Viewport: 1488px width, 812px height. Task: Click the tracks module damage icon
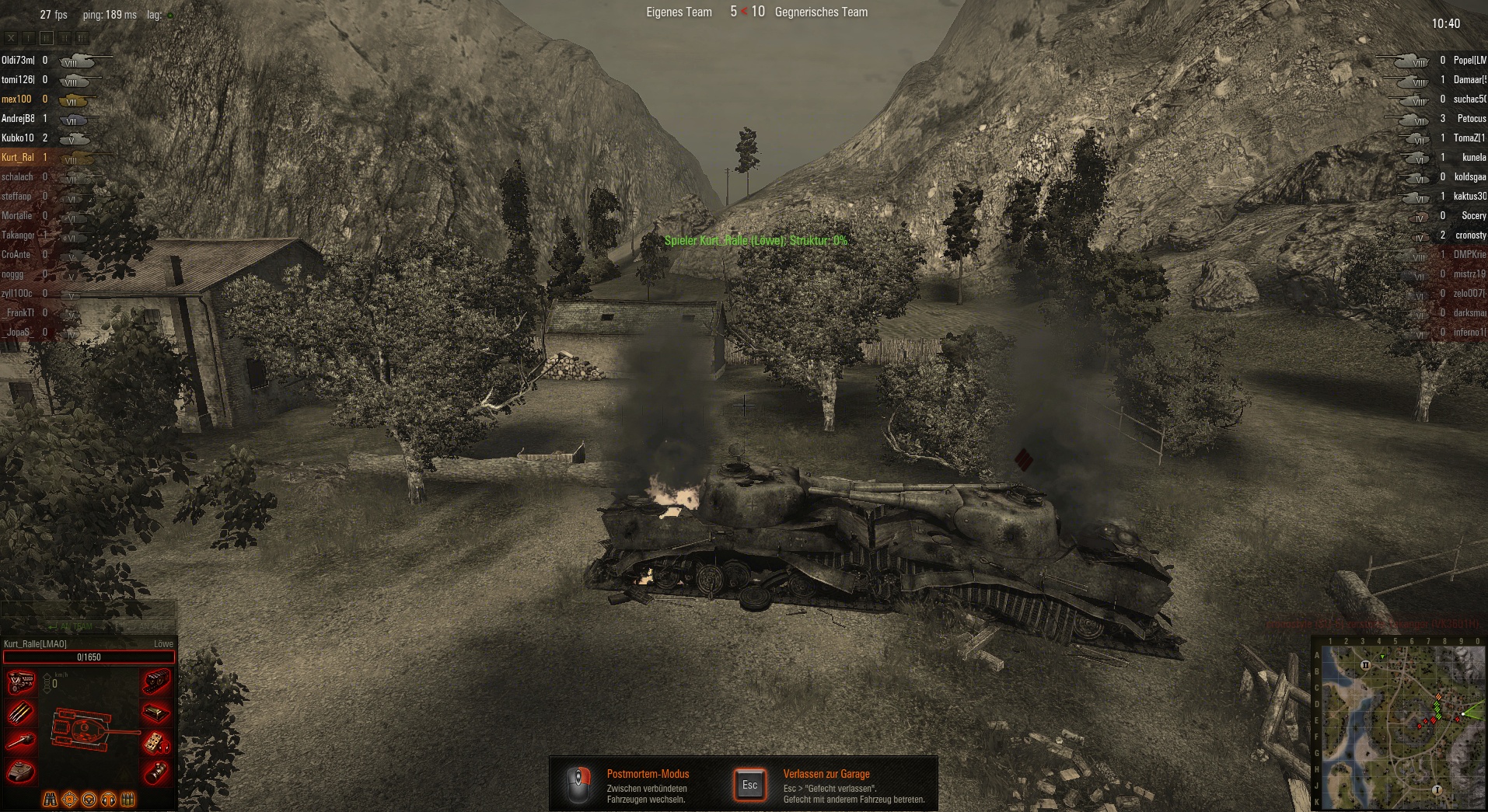[x=156, y=682]
